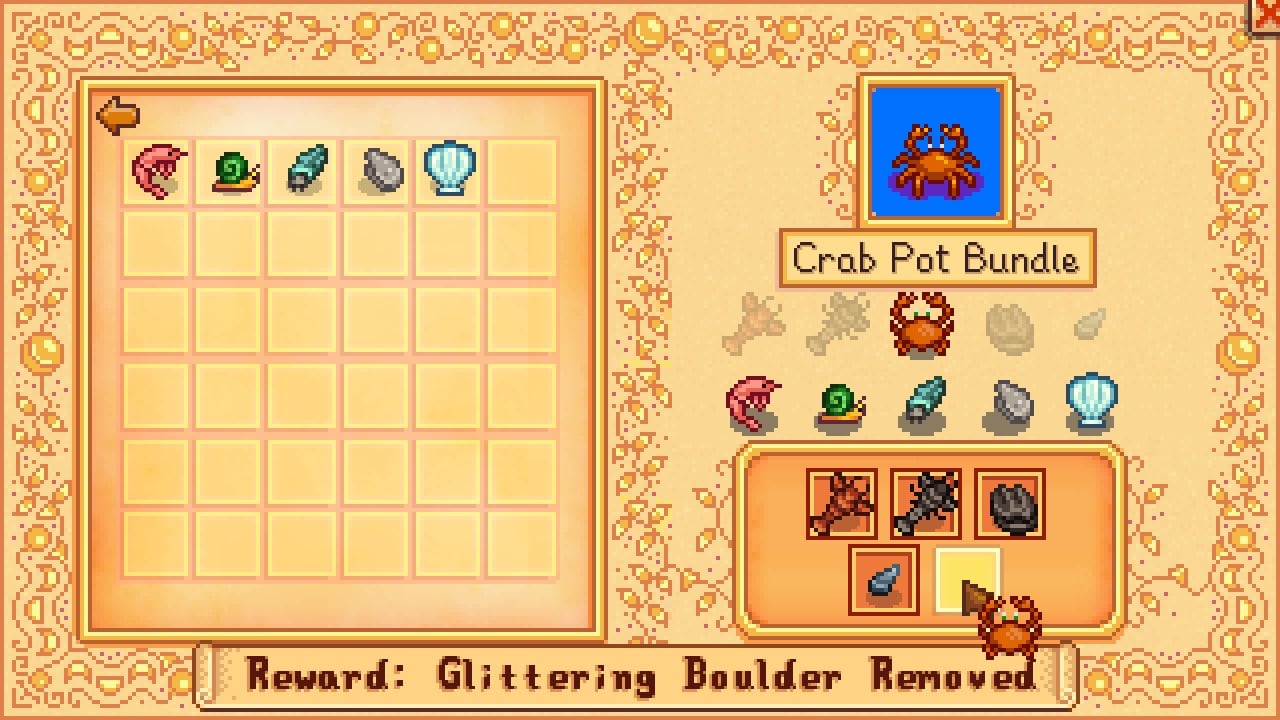
Task: Grab the Cockle from the inventory row
Action: 450,168
